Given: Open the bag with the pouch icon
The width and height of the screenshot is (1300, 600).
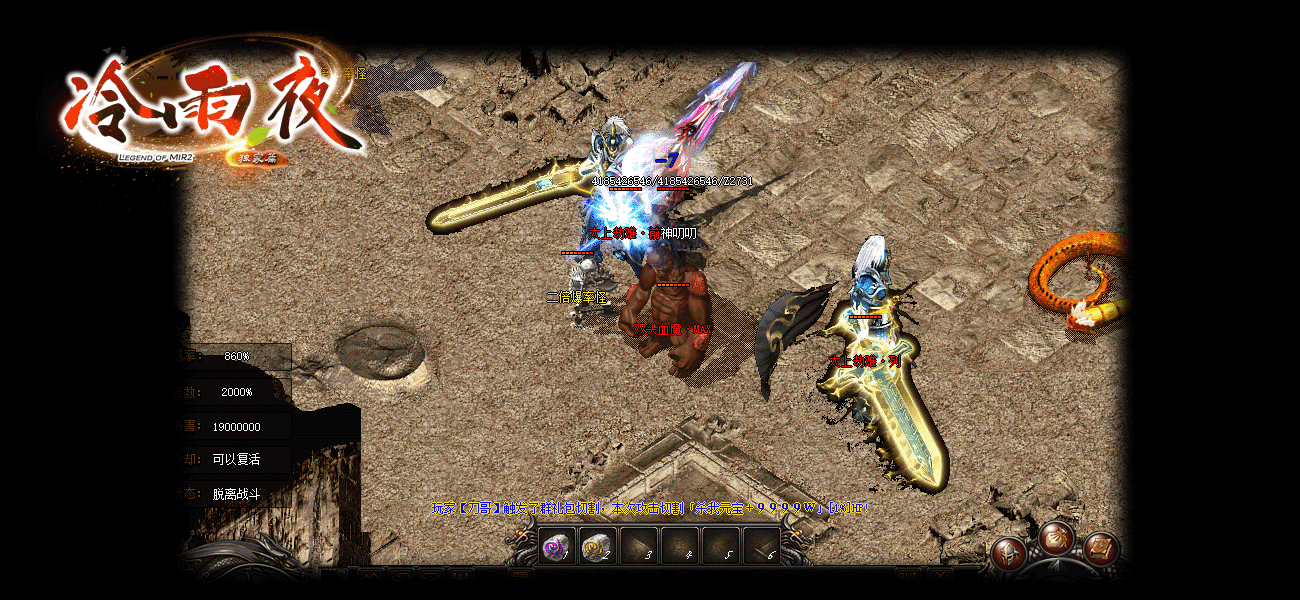Looking at the screenshot, I should (1056, 539).
